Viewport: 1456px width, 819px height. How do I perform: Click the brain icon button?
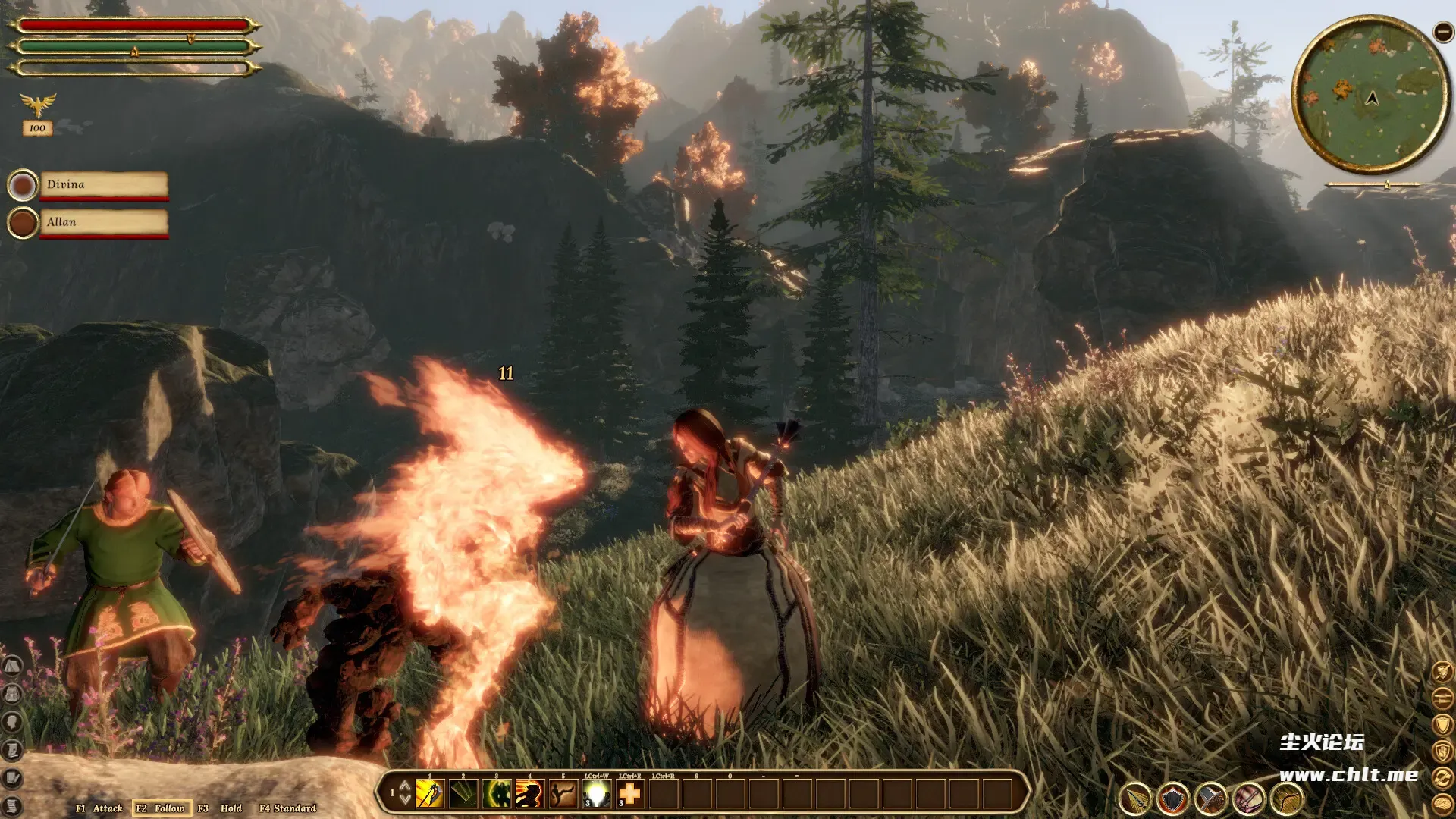(x=1442, y=805)
